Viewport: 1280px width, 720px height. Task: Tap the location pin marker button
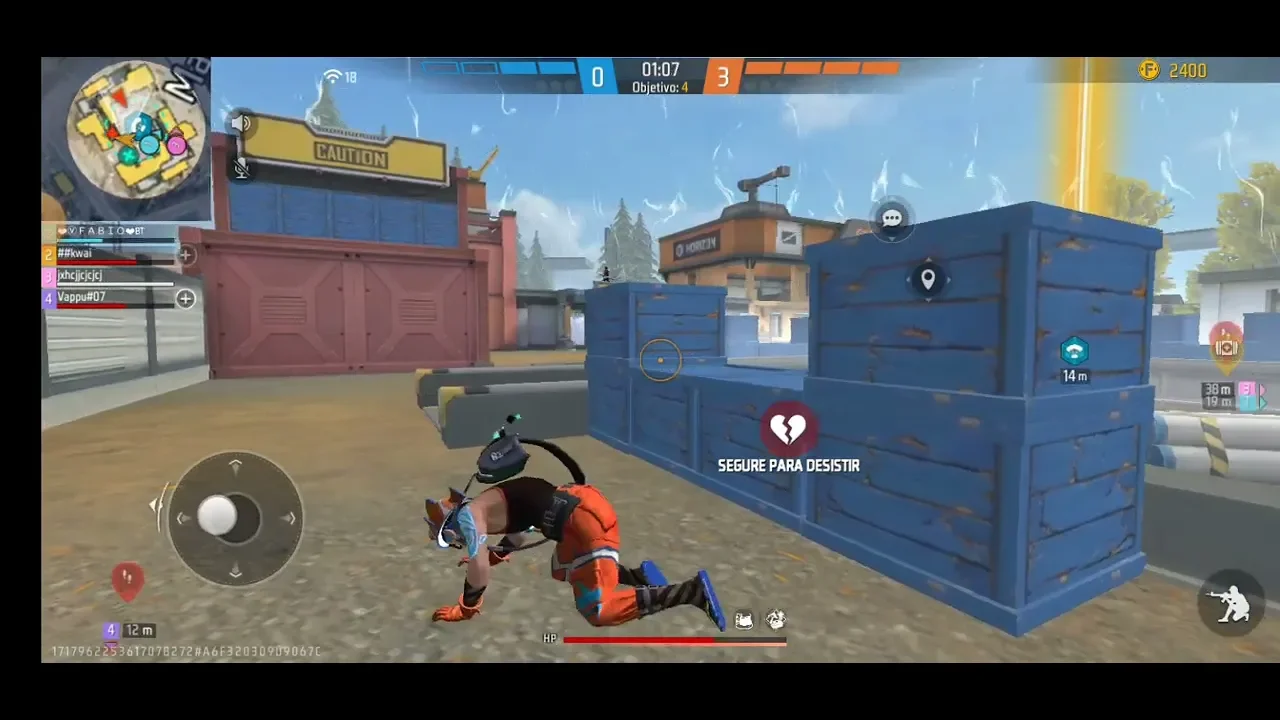(928, 279)
